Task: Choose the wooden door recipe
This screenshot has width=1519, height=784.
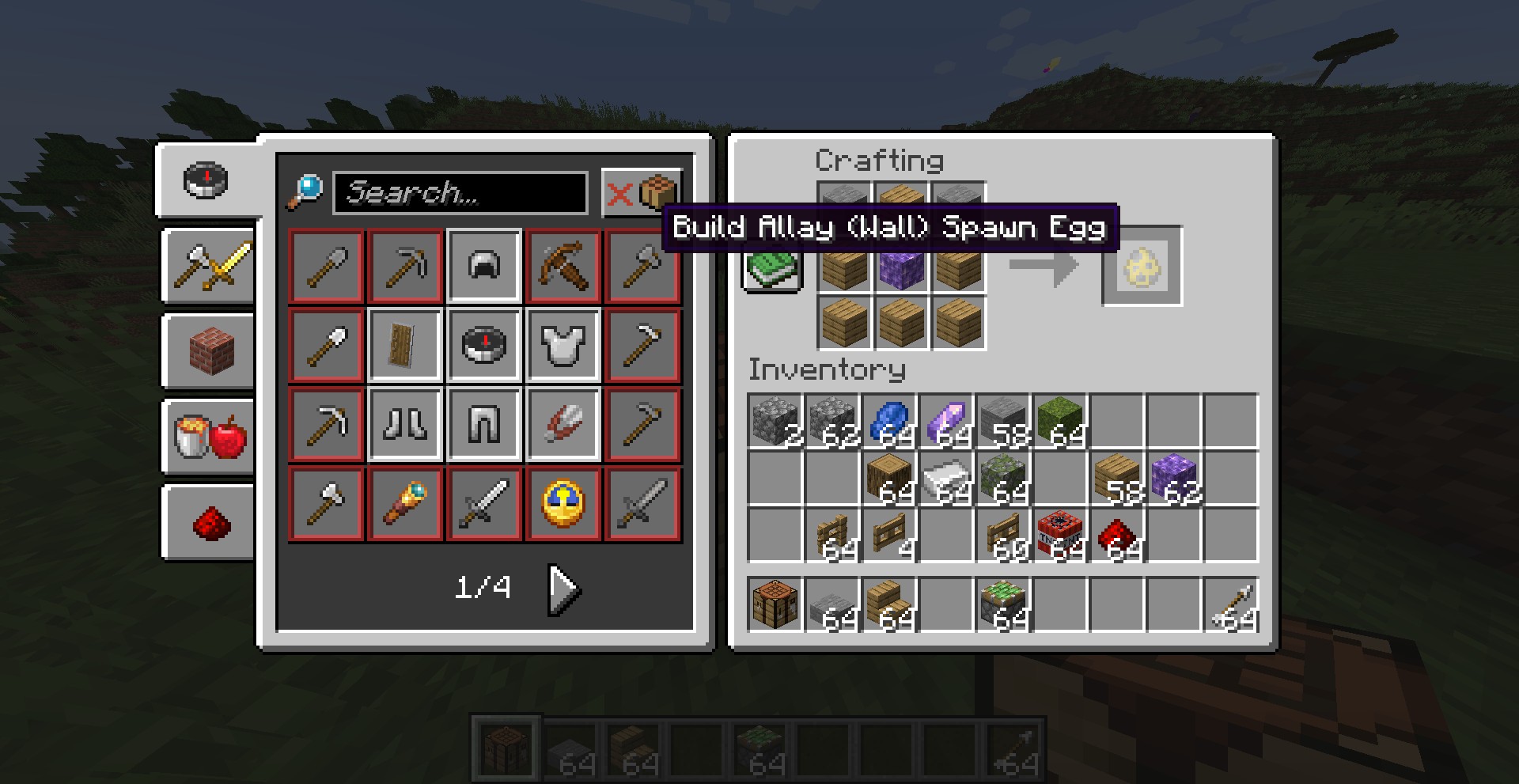Action: click(x=405, y=346)
